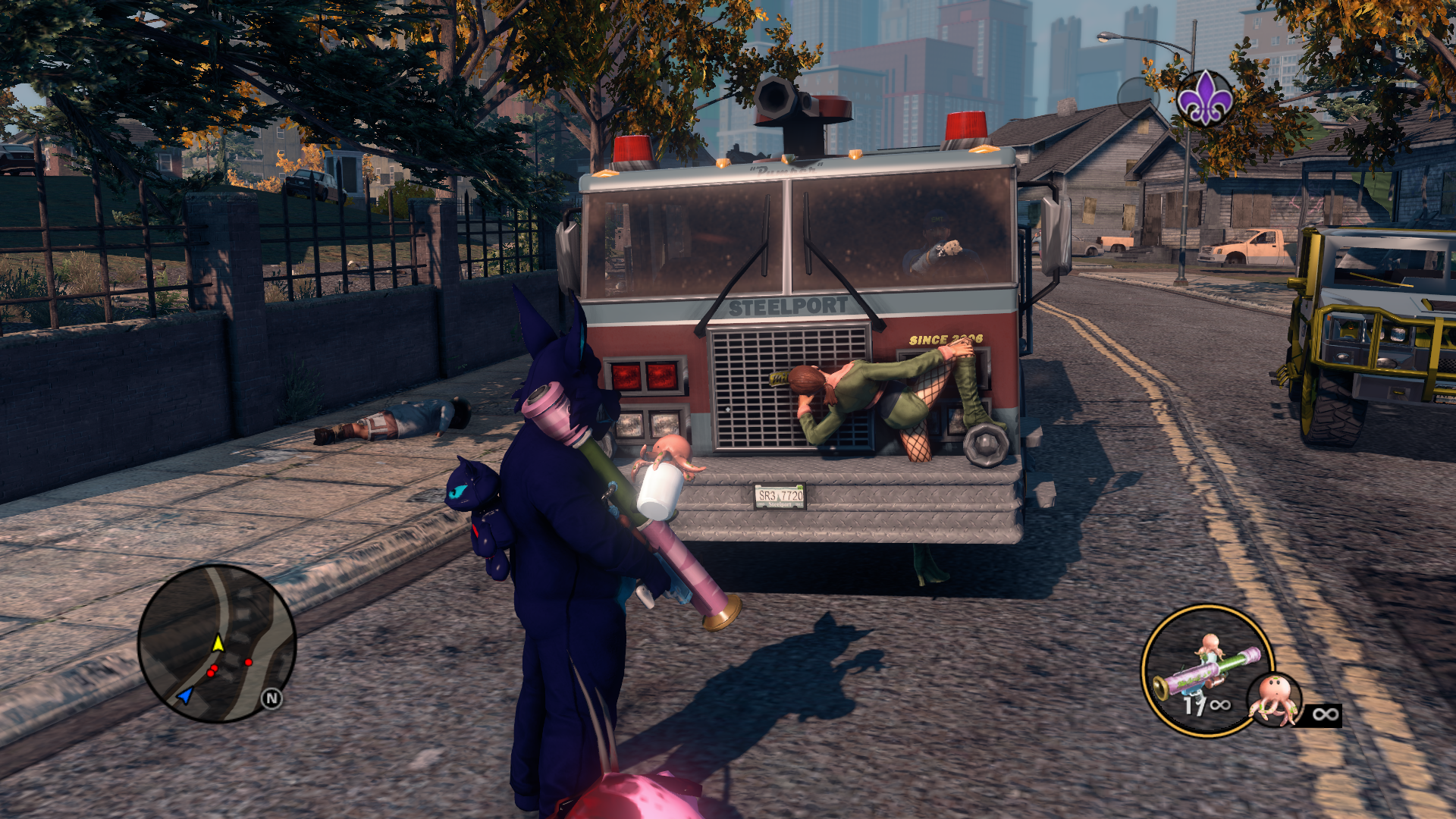Click the yellow player arrow on minimap
This screenshot has height=819, width=1456.
tap(218, 643)
